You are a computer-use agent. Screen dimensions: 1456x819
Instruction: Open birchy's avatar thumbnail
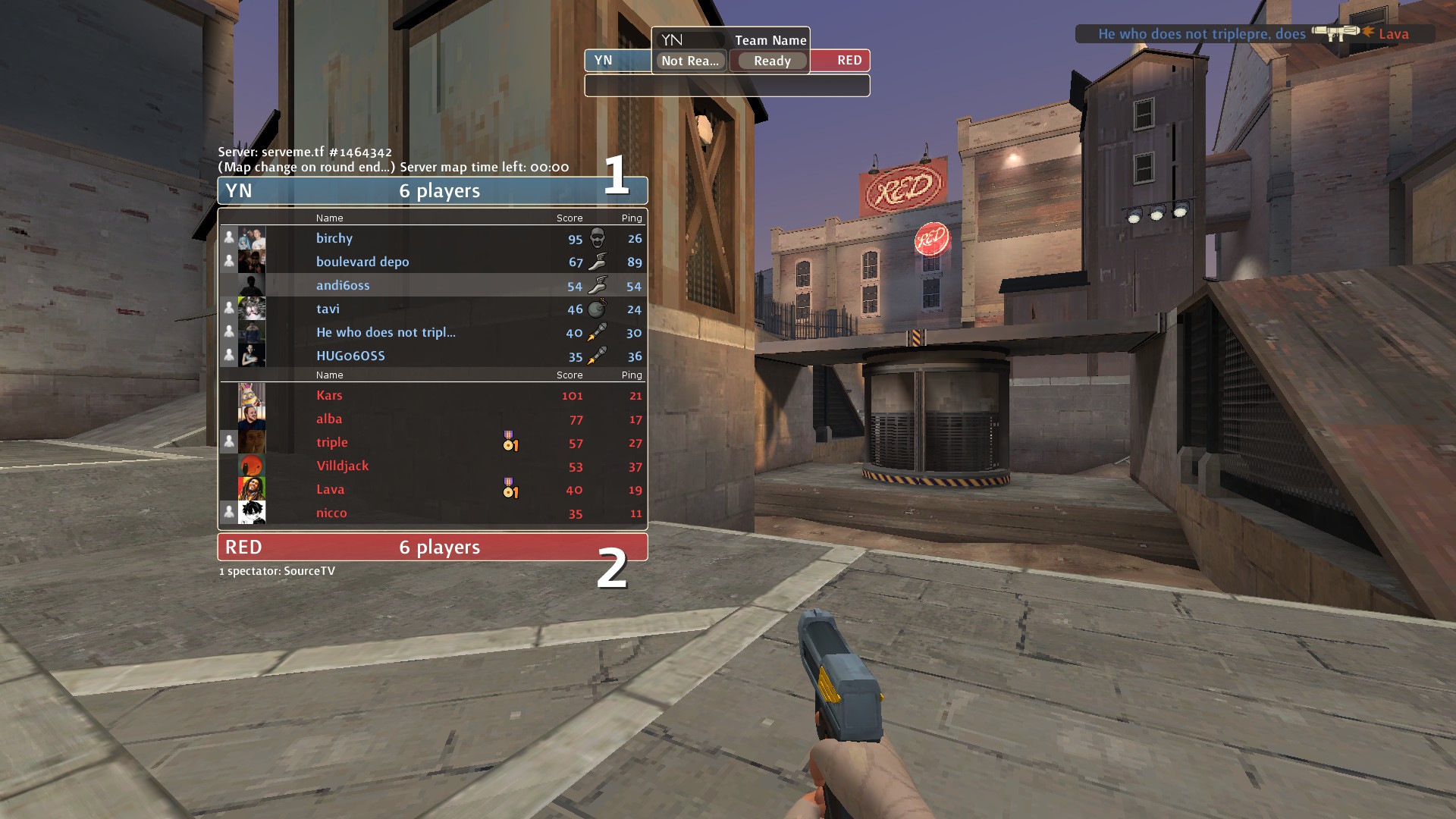tap(252, 238)
